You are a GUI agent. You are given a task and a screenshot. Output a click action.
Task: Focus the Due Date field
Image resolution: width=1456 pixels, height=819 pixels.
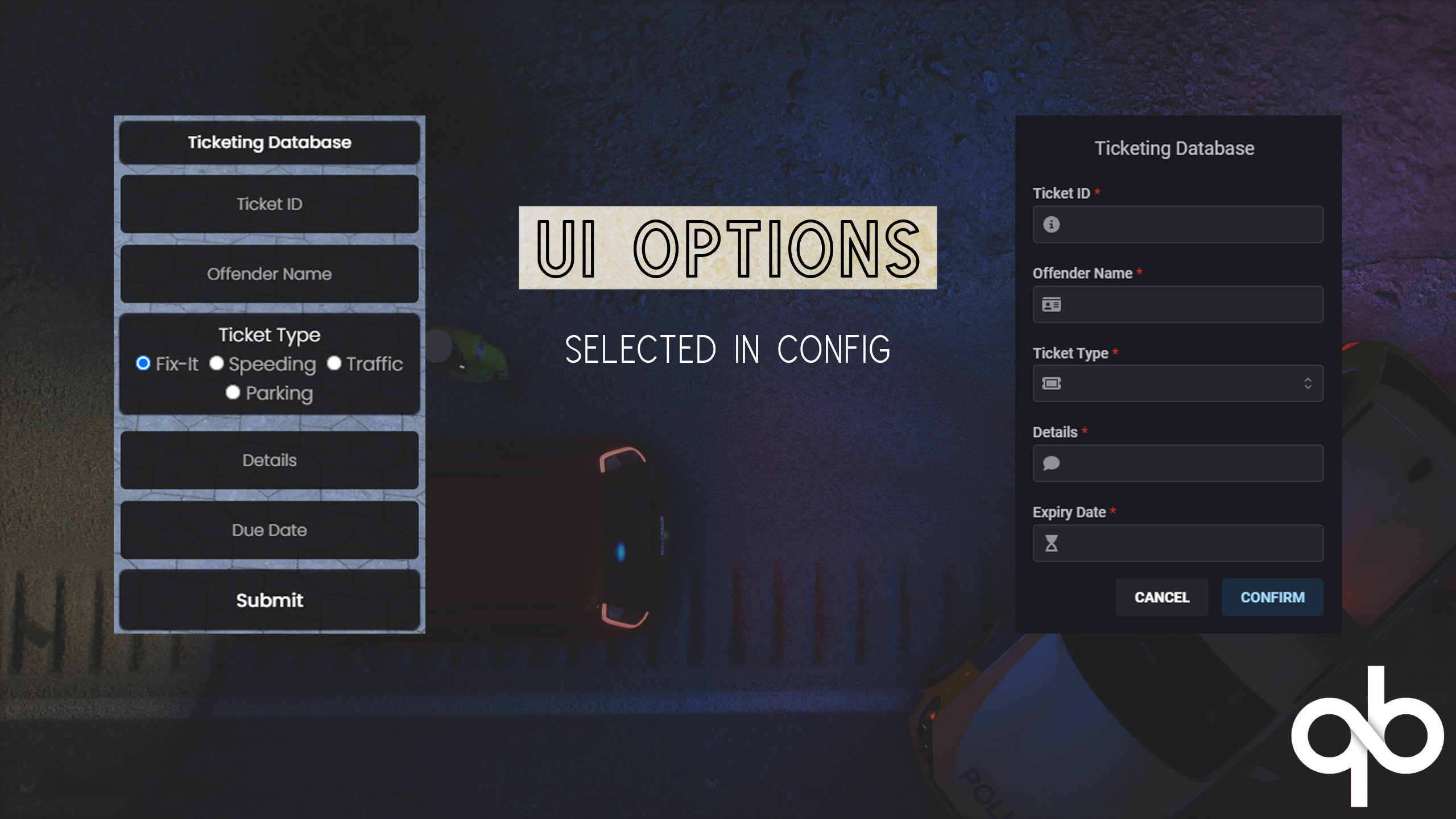tap(269, 530)
